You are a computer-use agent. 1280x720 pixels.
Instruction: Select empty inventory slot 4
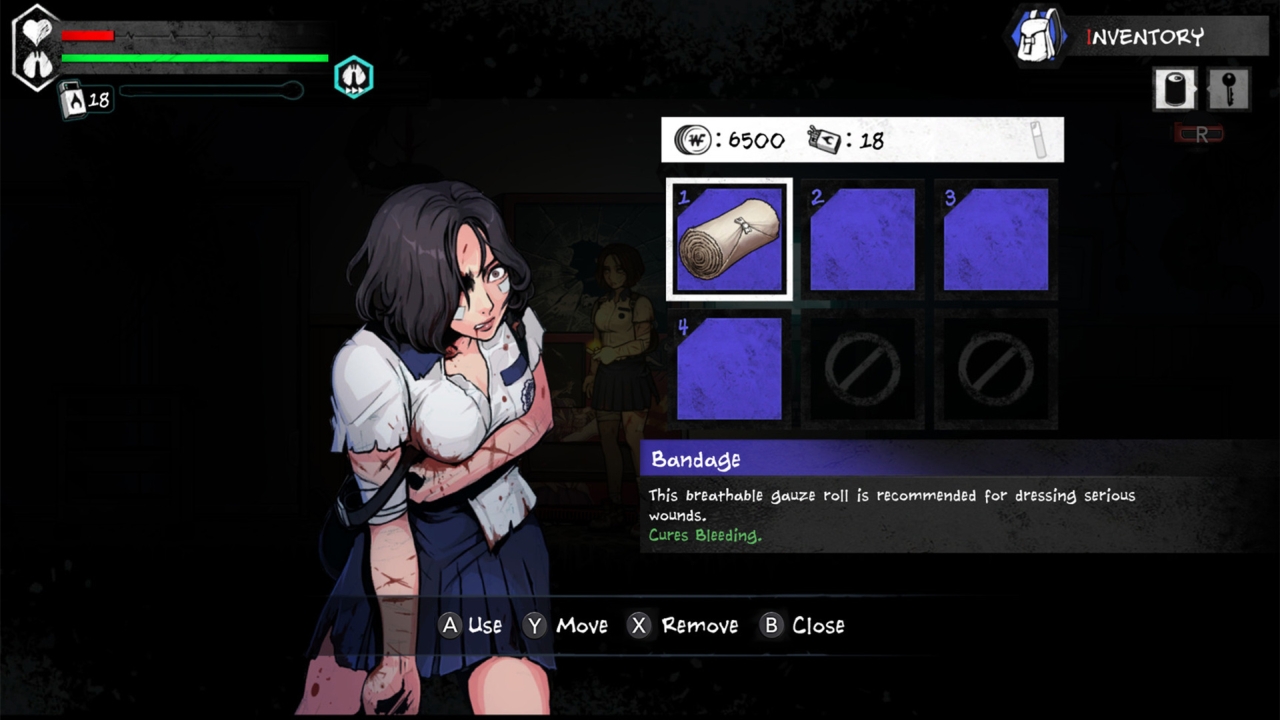tap(728, 369)
